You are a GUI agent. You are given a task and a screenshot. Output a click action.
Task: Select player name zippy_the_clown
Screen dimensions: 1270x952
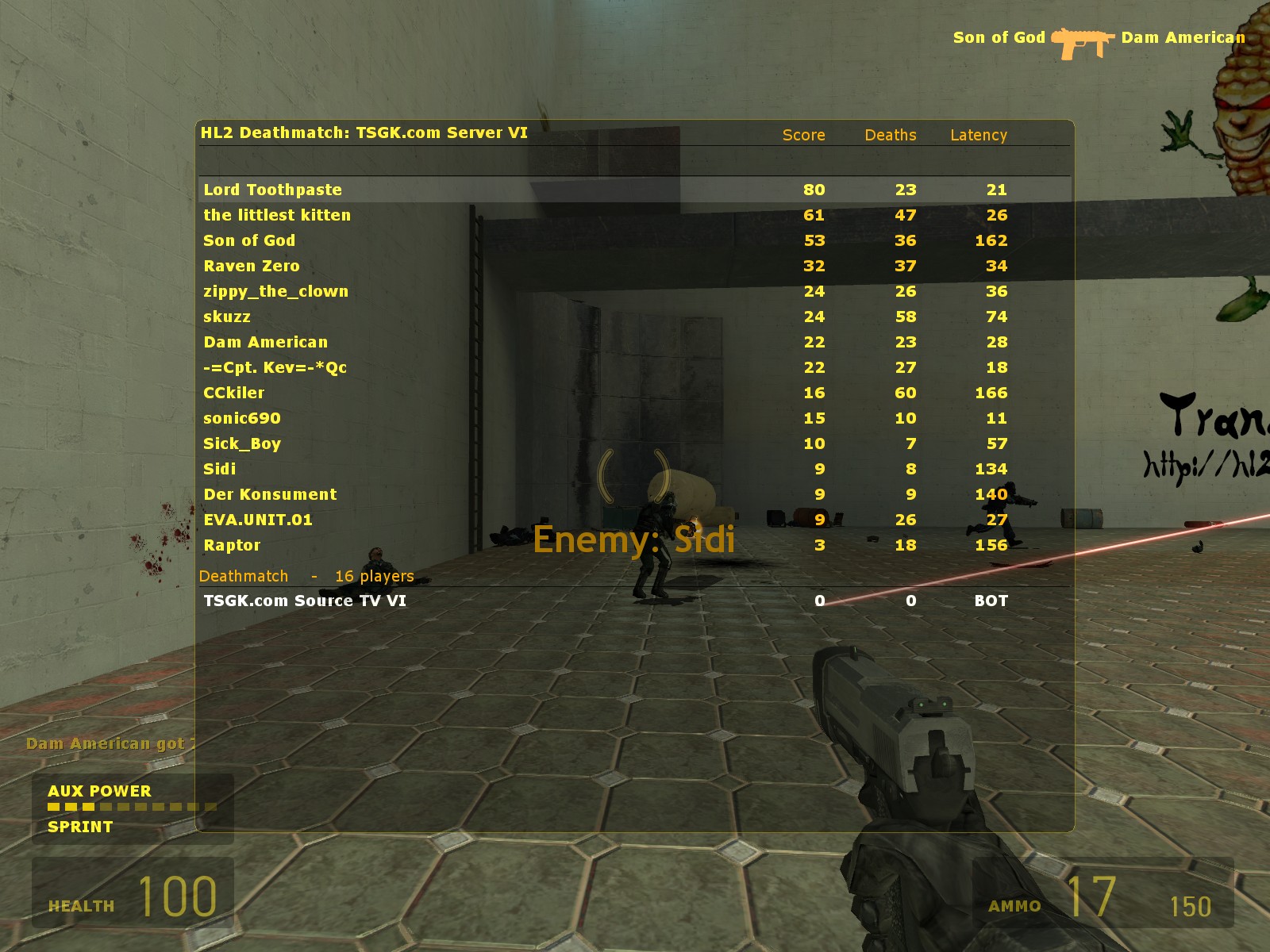tap(277, 292)
